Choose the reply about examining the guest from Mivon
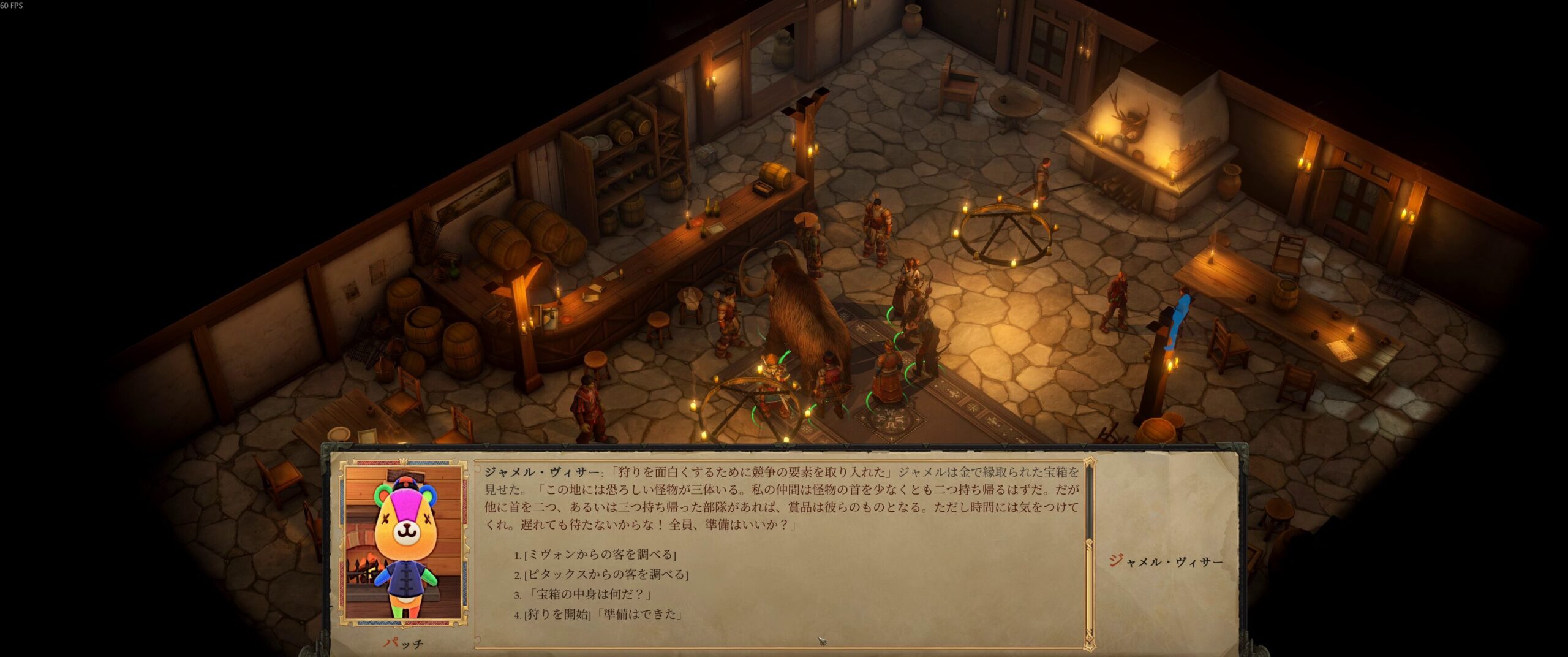The image size is (1568, 657). click(x=600, y=555)
